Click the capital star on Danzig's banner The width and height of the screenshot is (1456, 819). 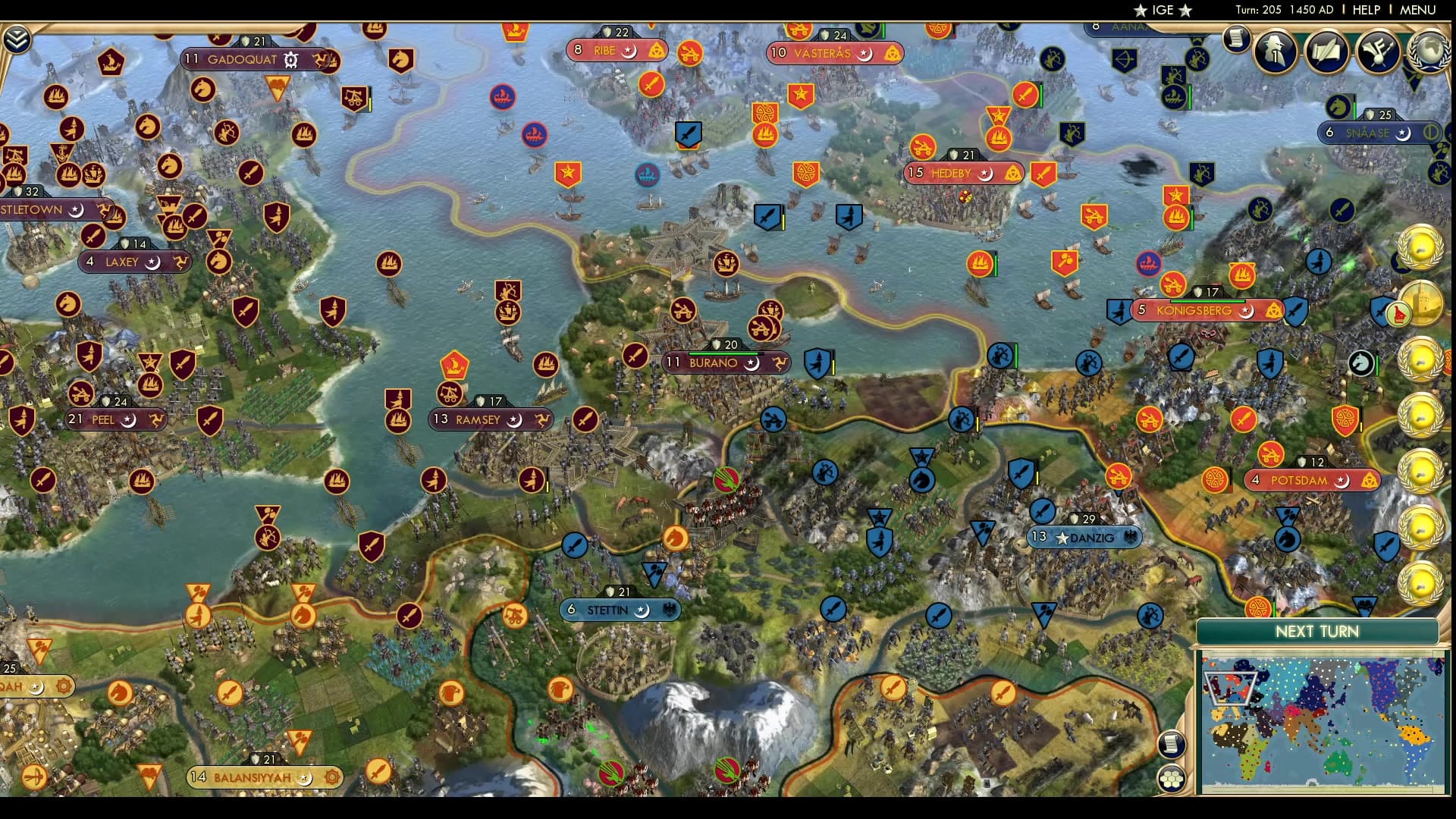pos(1062,538)
